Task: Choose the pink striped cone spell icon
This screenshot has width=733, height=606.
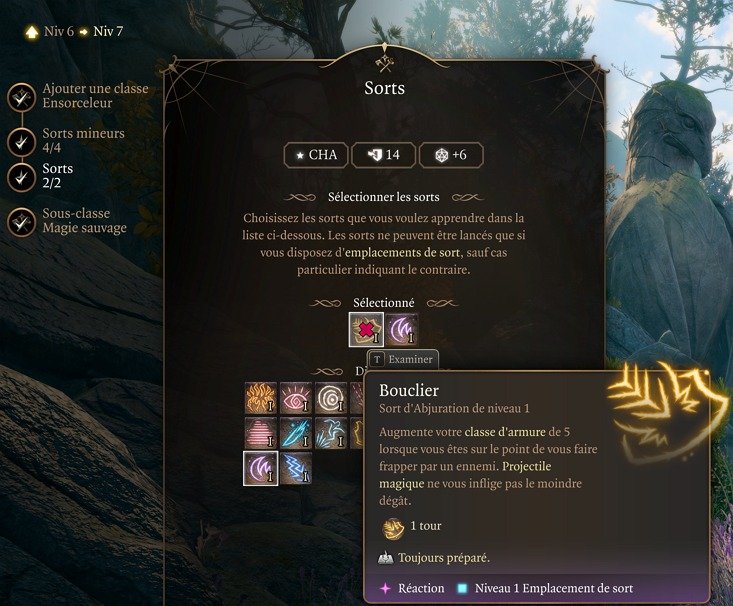Action: click(x=261, y=433)
